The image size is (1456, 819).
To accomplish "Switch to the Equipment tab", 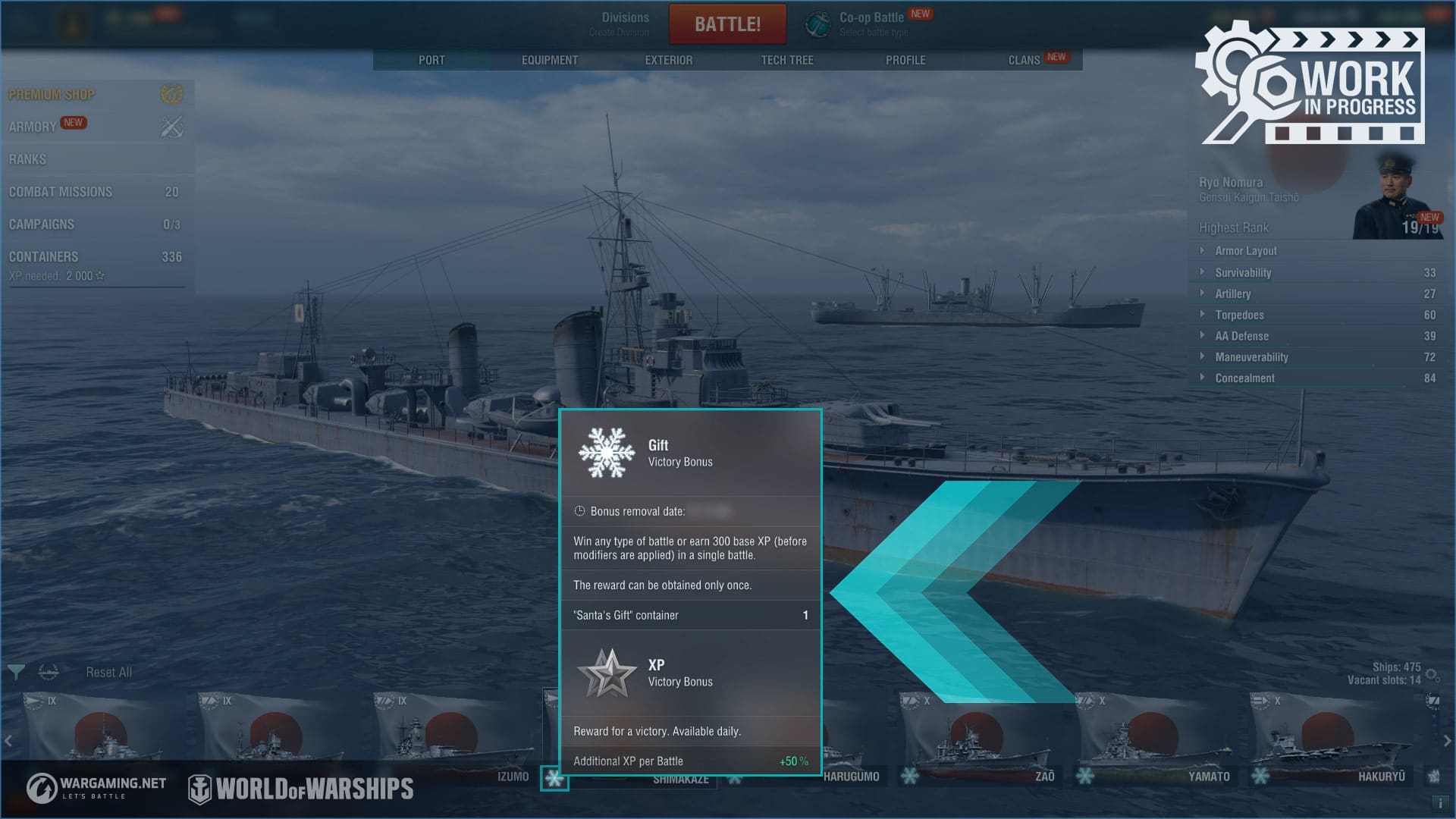I will coord(550,60).
